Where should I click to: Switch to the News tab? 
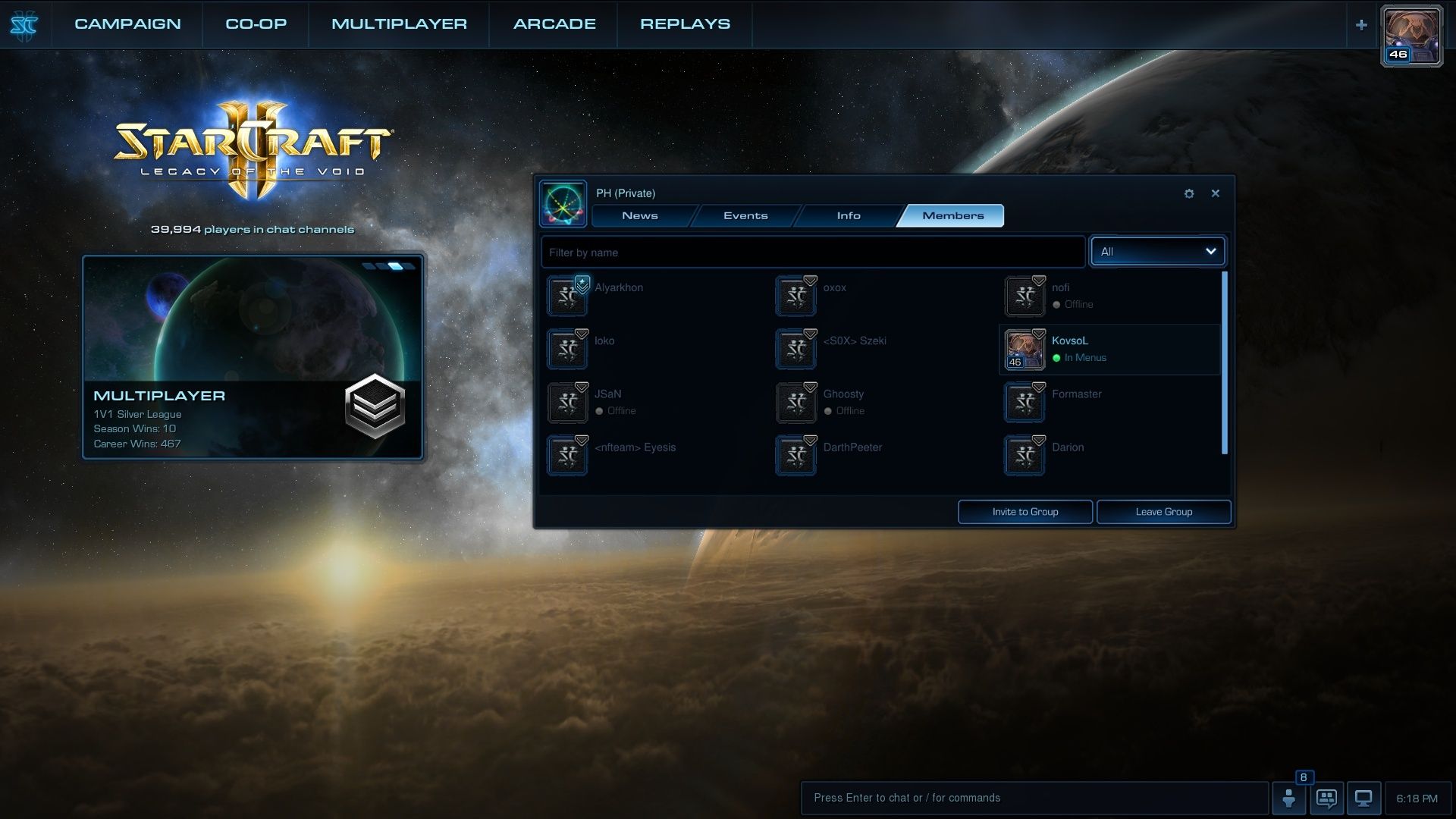[639, 216]
